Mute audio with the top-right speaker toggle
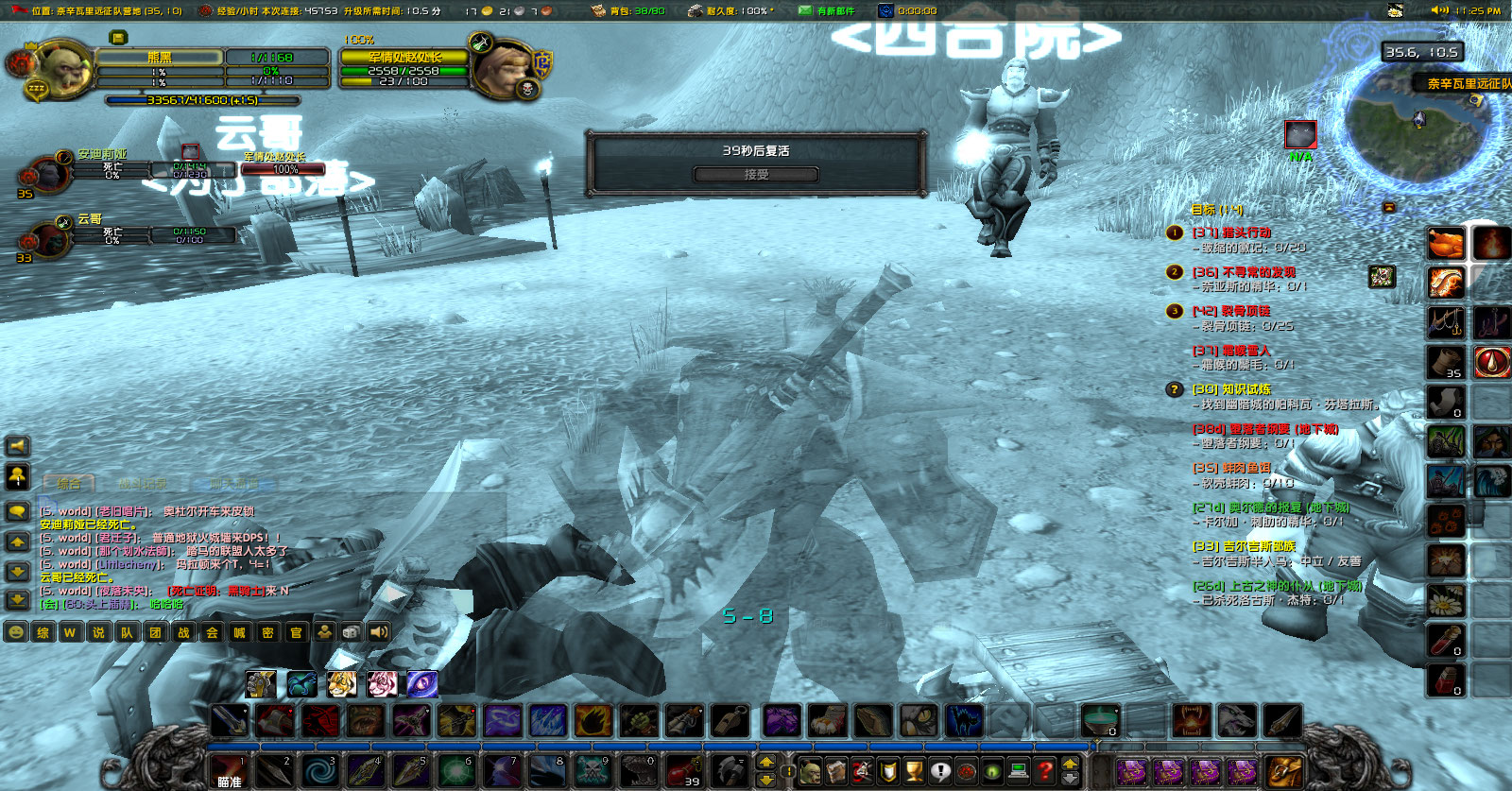1512x791 pixels. click(1438, 9)
